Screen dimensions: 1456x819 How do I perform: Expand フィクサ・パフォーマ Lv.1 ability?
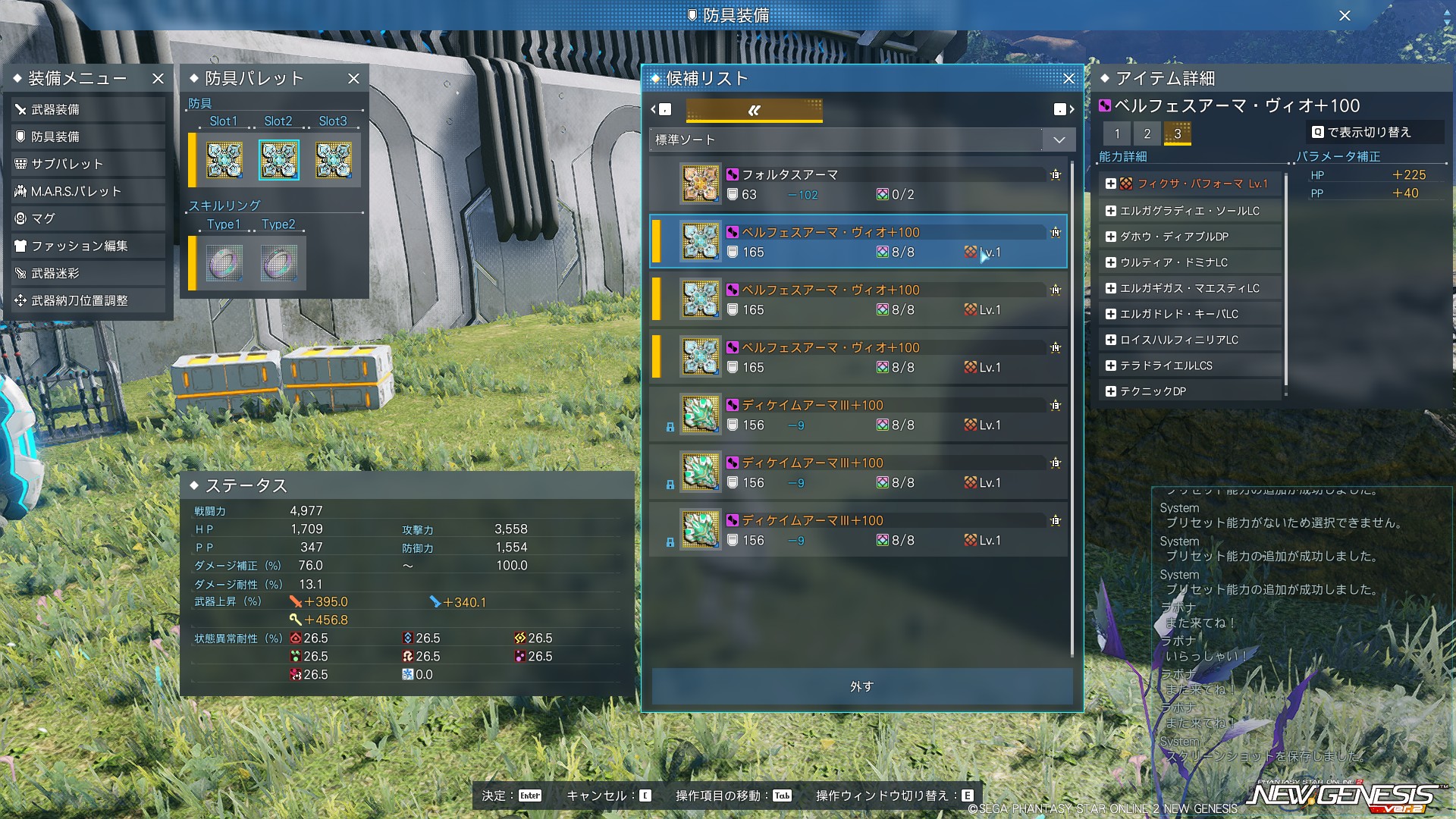point(1111,184)
